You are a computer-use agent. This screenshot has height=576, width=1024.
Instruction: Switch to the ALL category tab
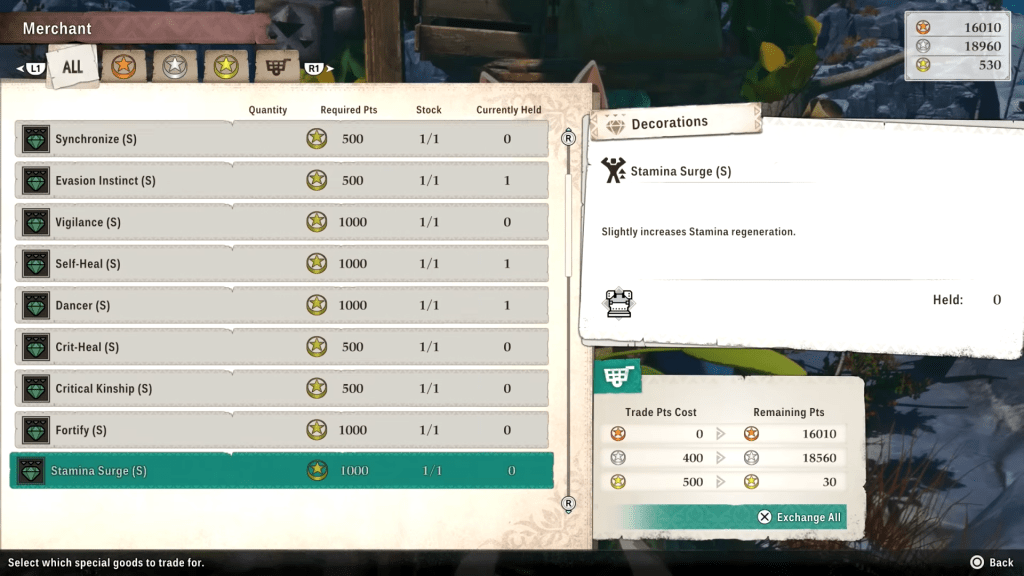pos(73,67)
